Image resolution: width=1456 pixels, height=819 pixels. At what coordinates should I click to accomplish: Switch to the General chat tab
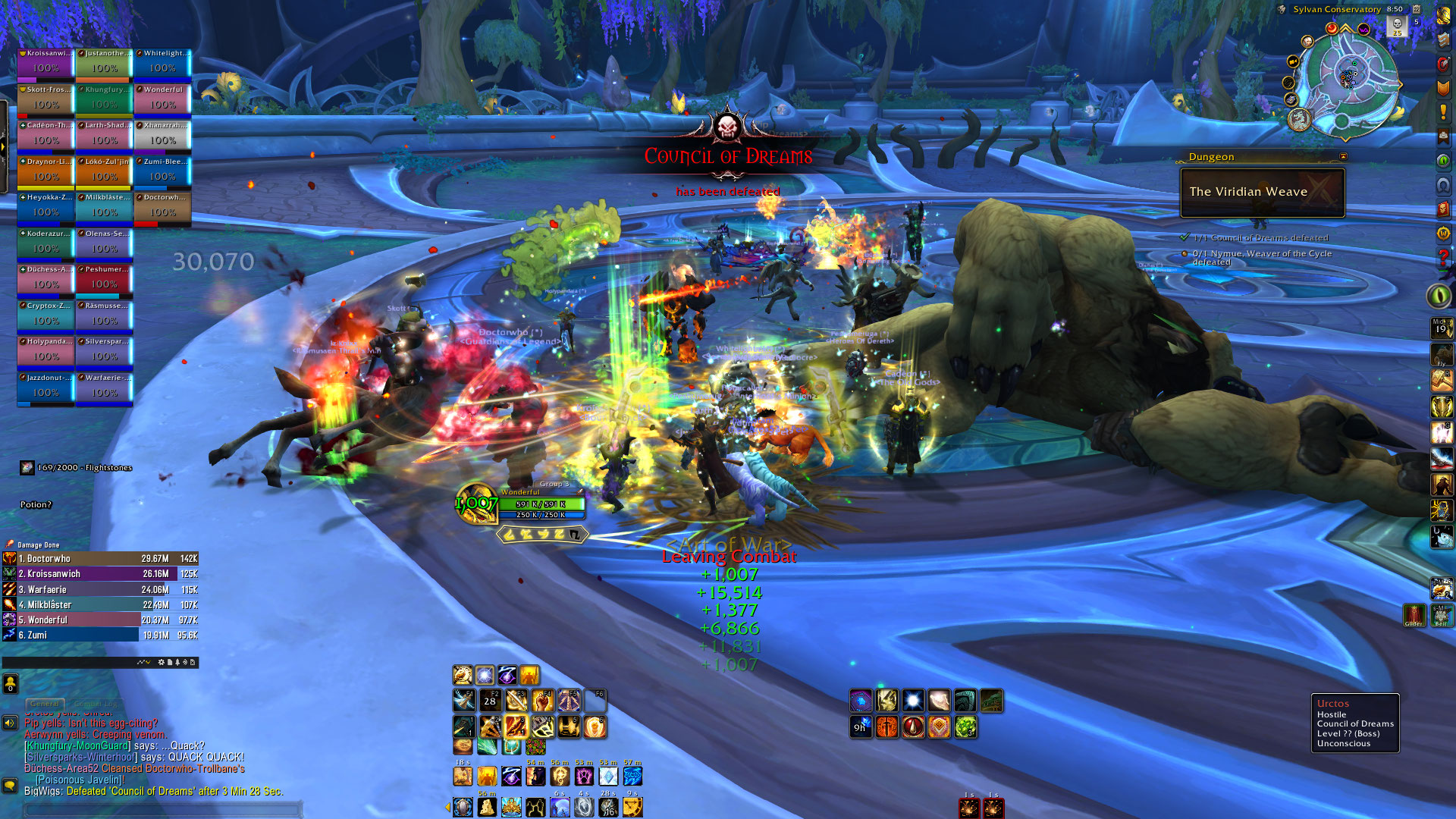[45, 704]
